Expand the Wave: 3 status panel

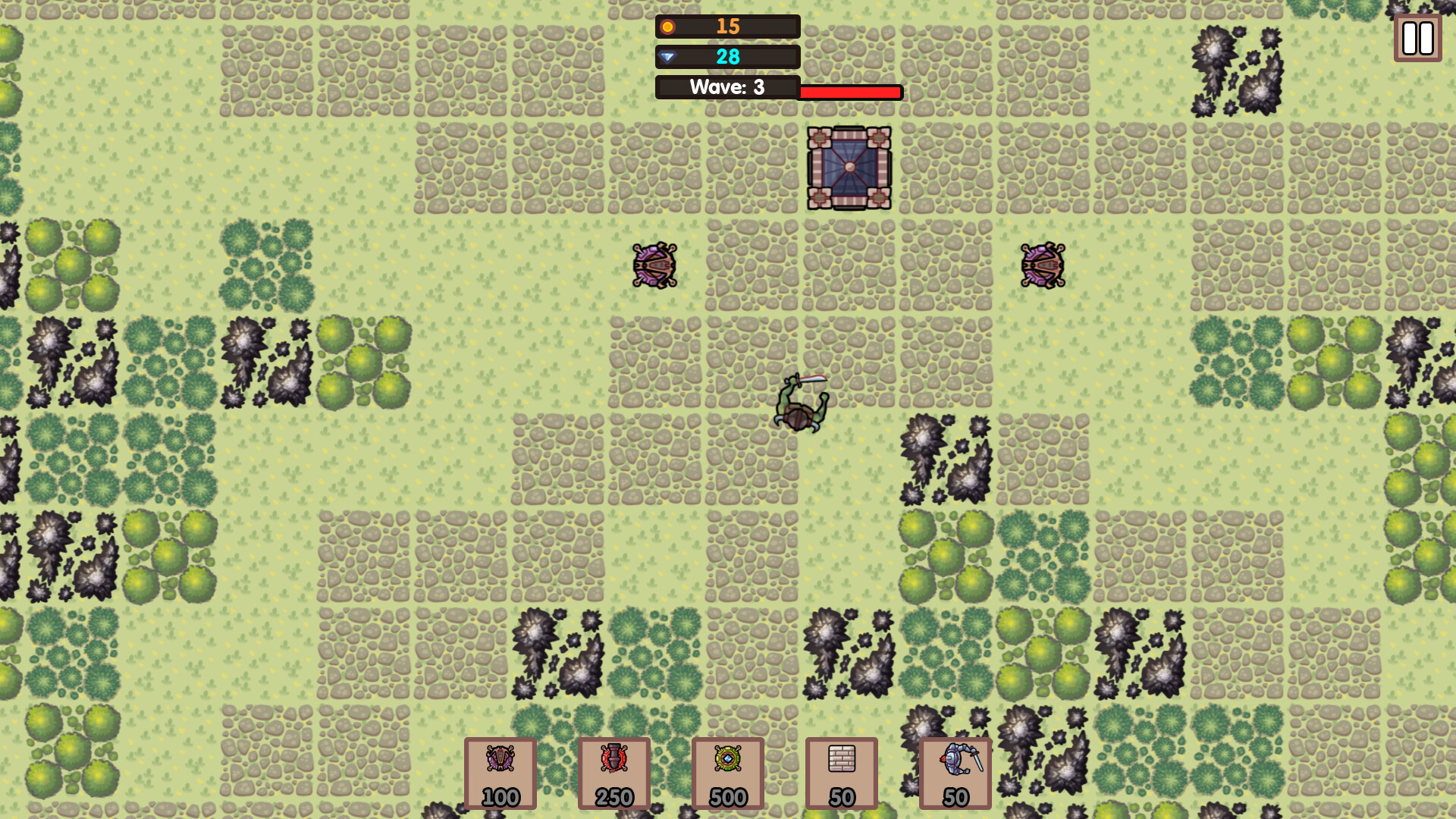click(x=726, y=86)
